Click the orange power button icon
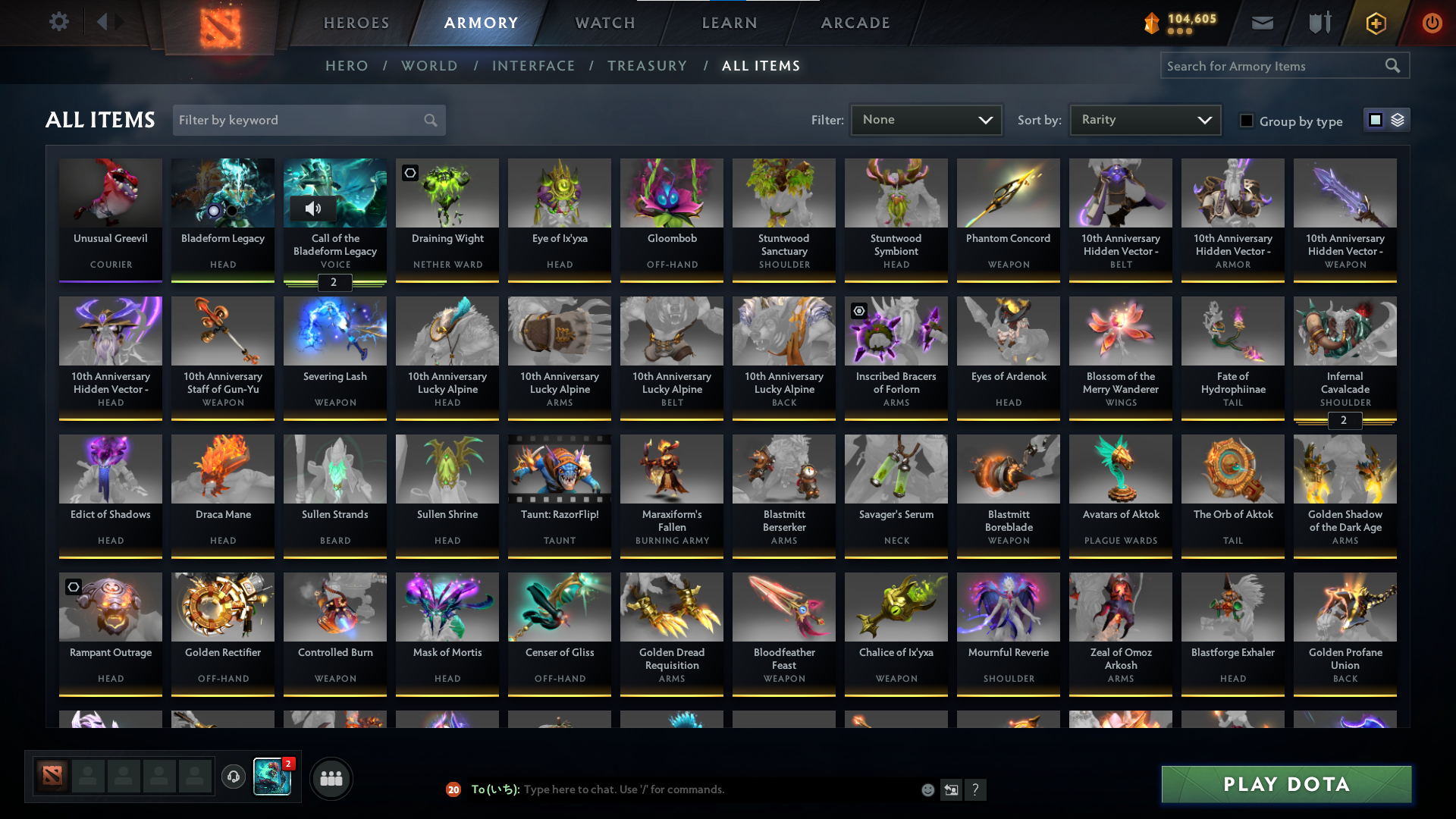 [1432, 23]
